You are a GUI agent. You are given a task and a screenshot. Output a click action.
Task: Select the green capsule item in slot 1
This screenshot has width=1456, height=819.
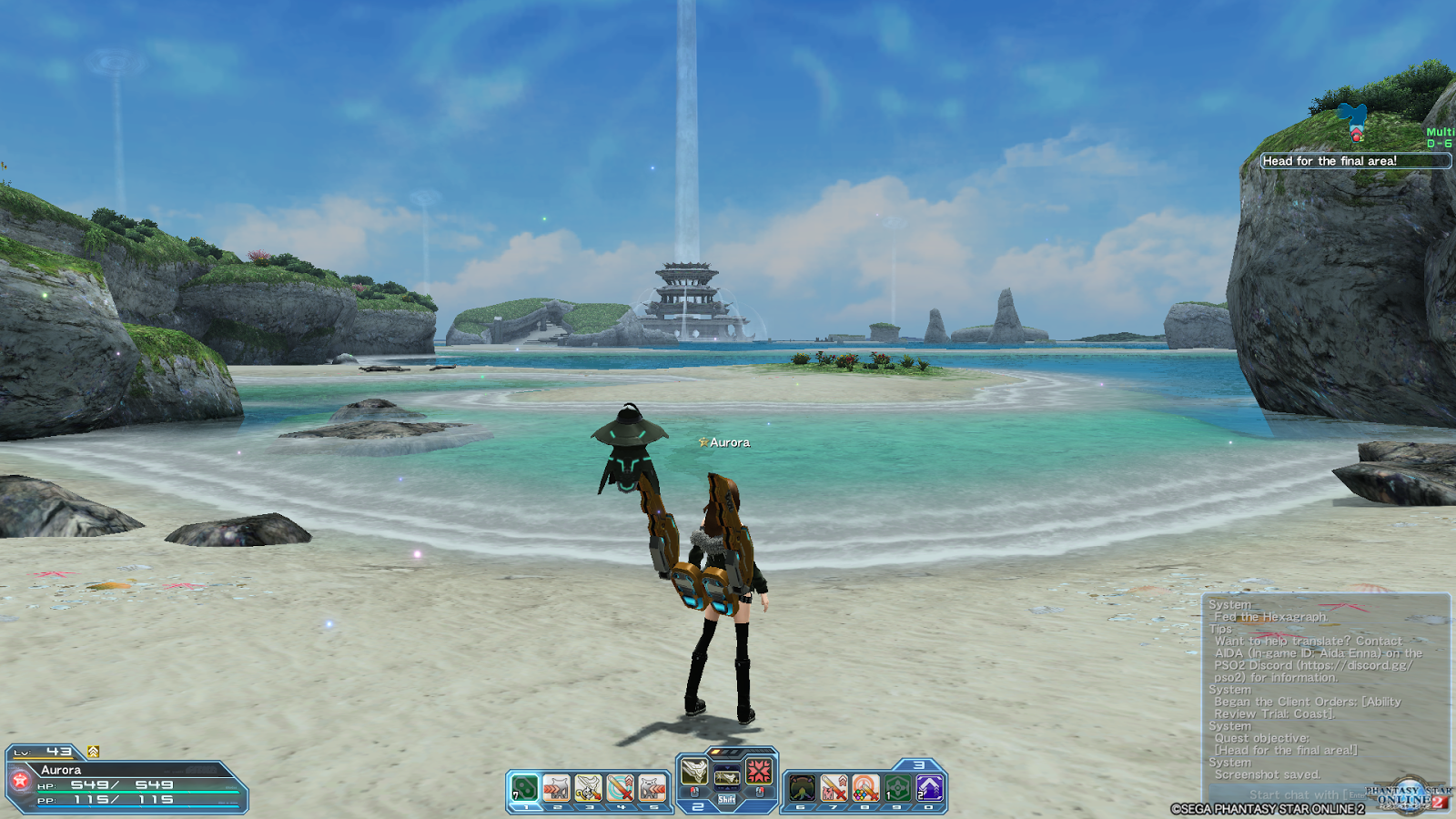pos(525,788)
